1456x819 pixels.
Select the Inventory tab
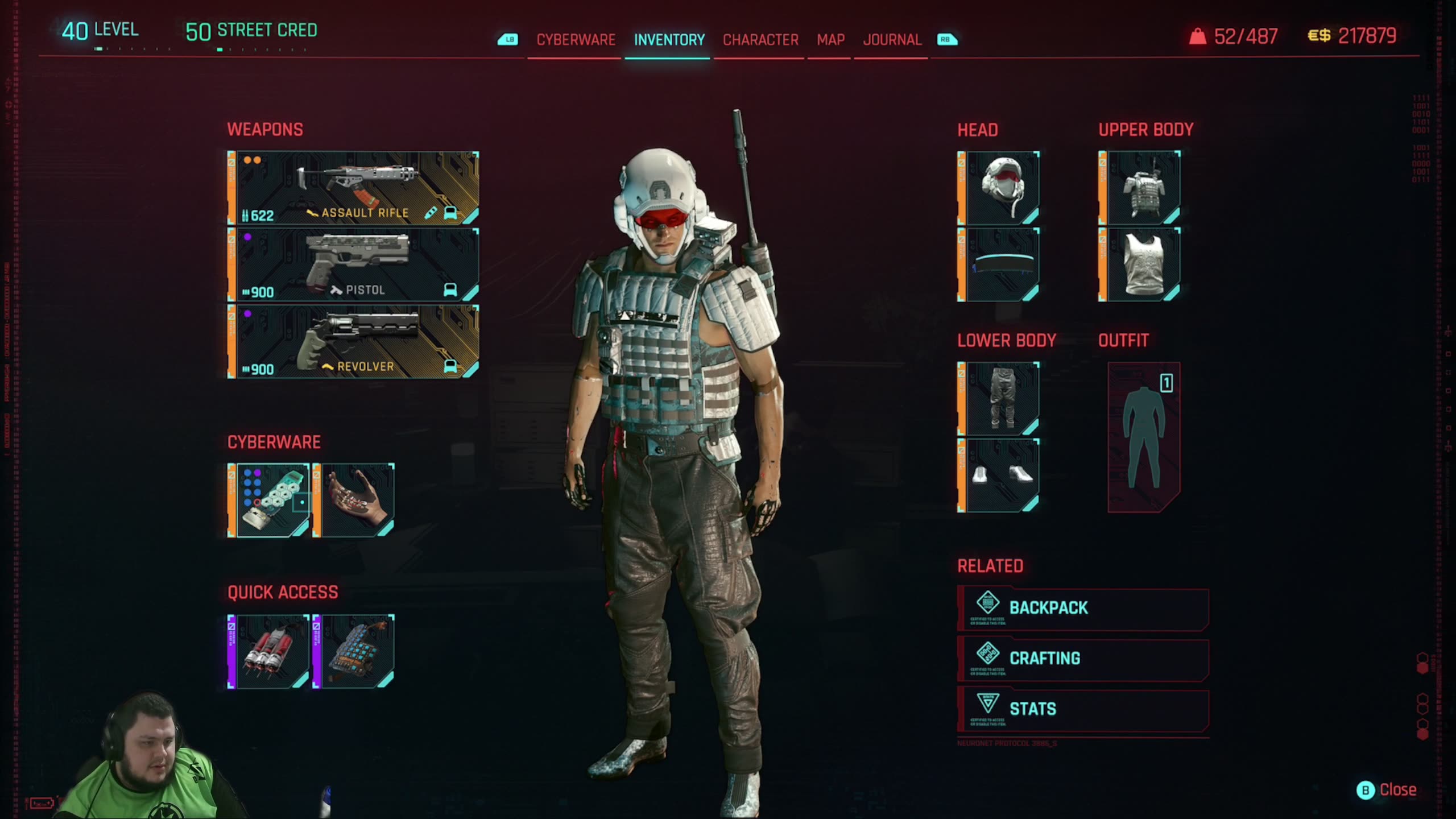pos(669,40)
